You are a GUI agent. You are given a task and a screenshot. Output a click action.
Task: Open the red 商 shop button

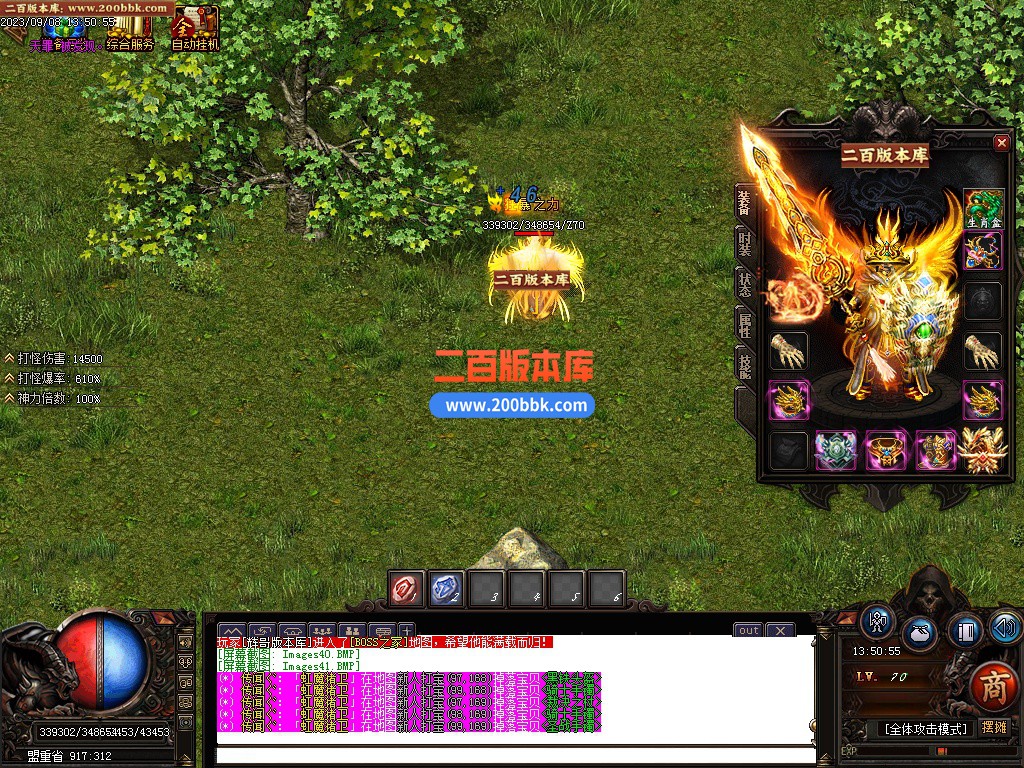(x=992, y=686)
